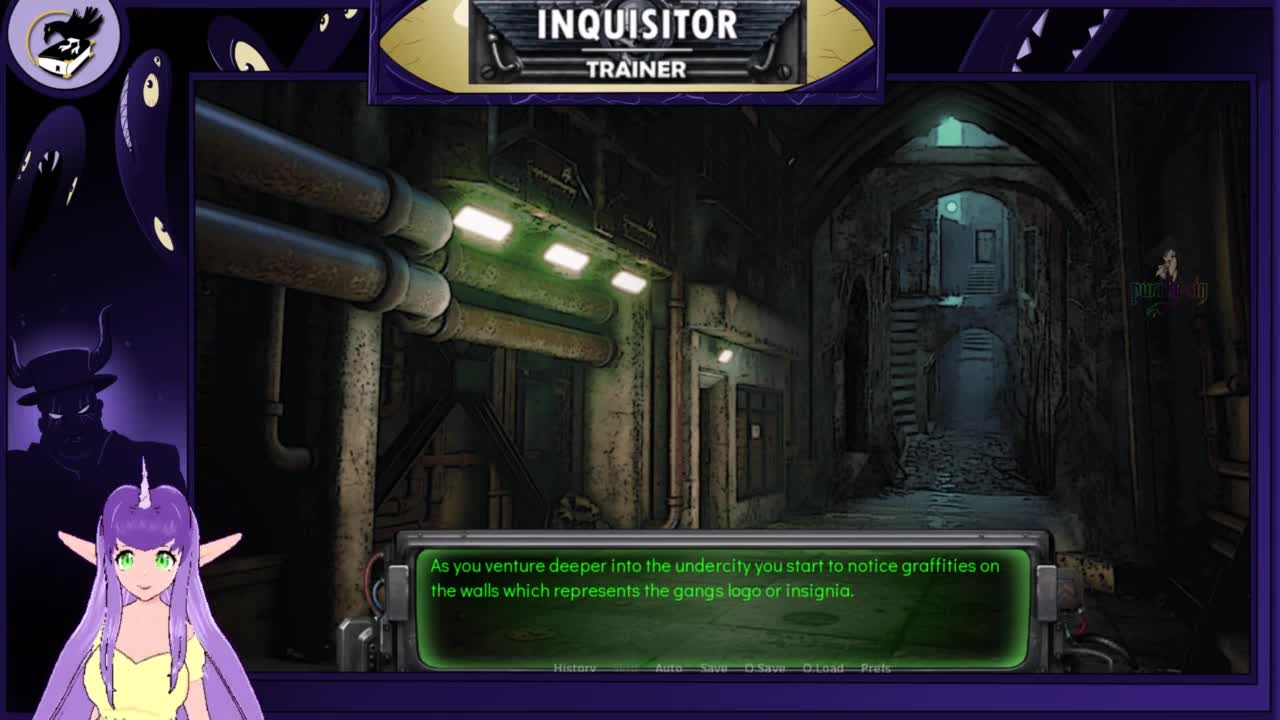Quick save with Q.Save
This screenshot has height=720, width=1280.
click(764, 668)
